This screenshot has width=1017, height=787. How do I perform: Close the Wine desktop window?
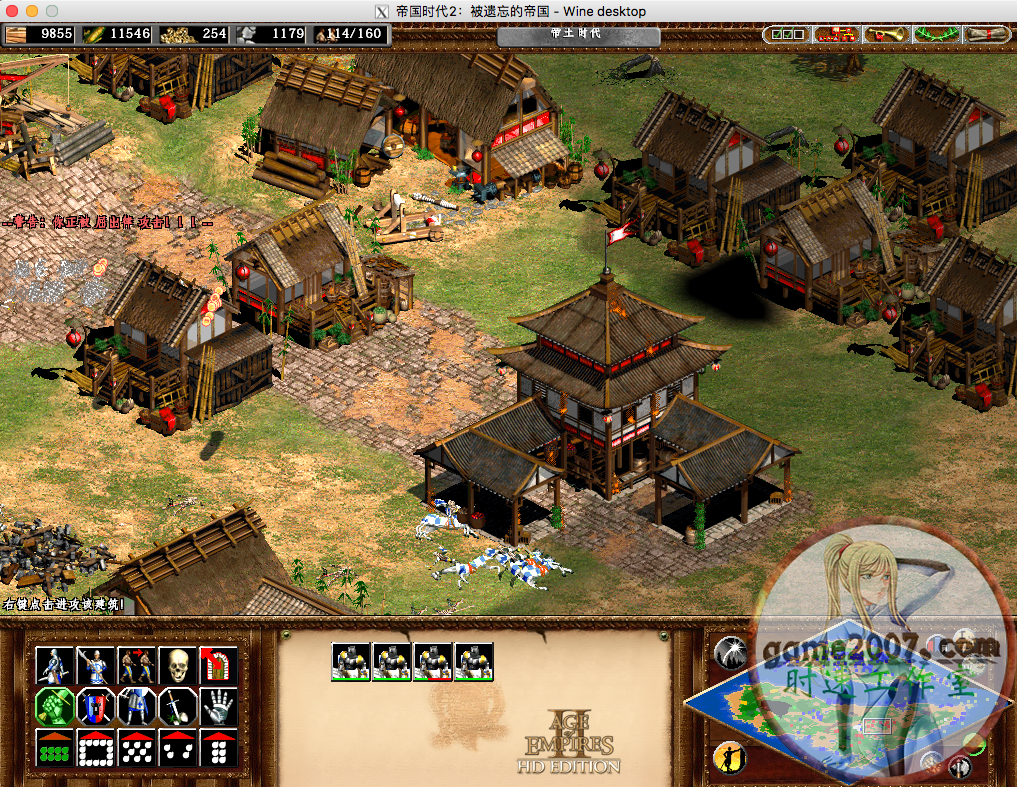click(12, 11)
